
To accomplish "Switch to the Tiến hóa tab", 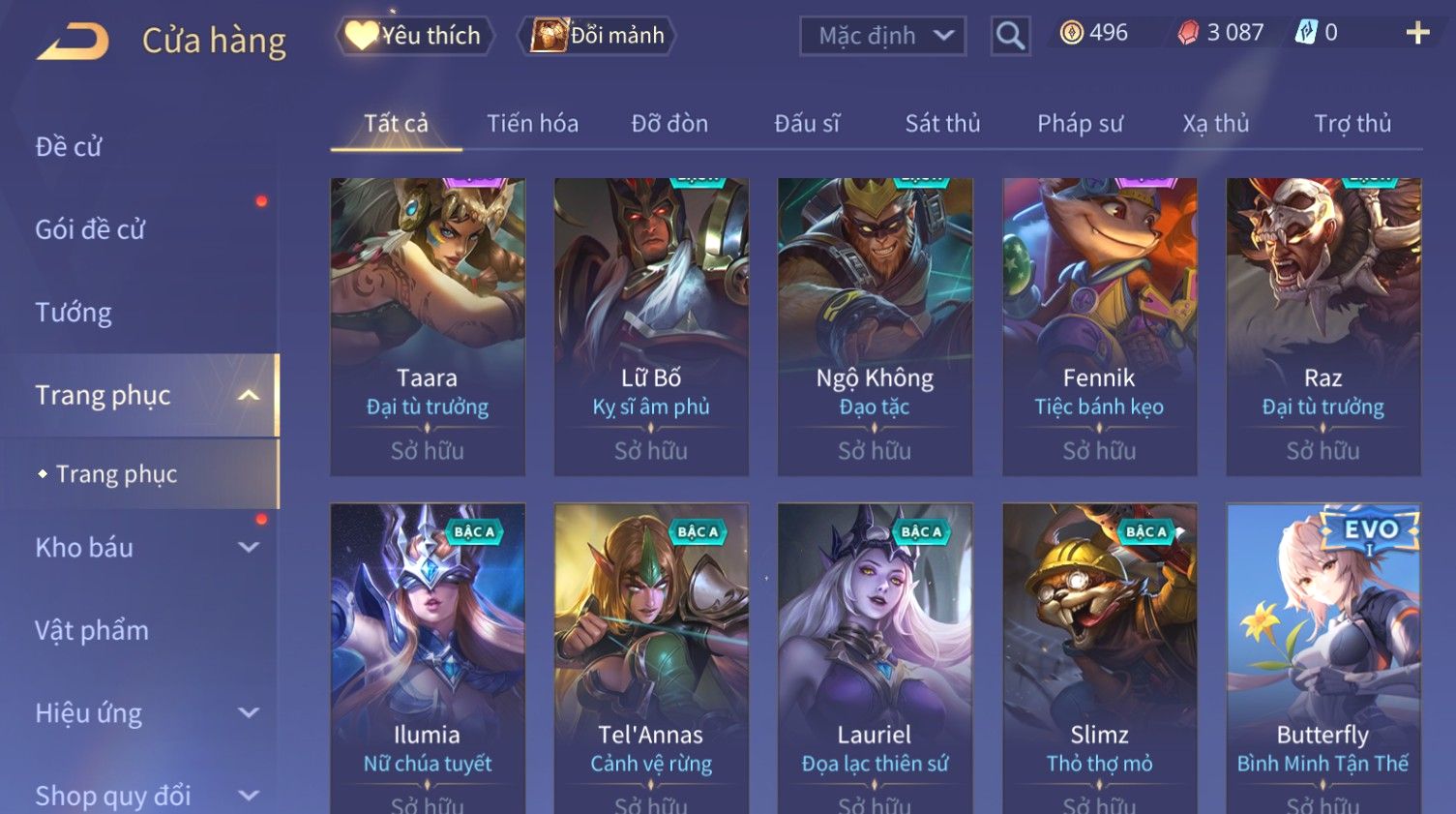I will 532,124.
